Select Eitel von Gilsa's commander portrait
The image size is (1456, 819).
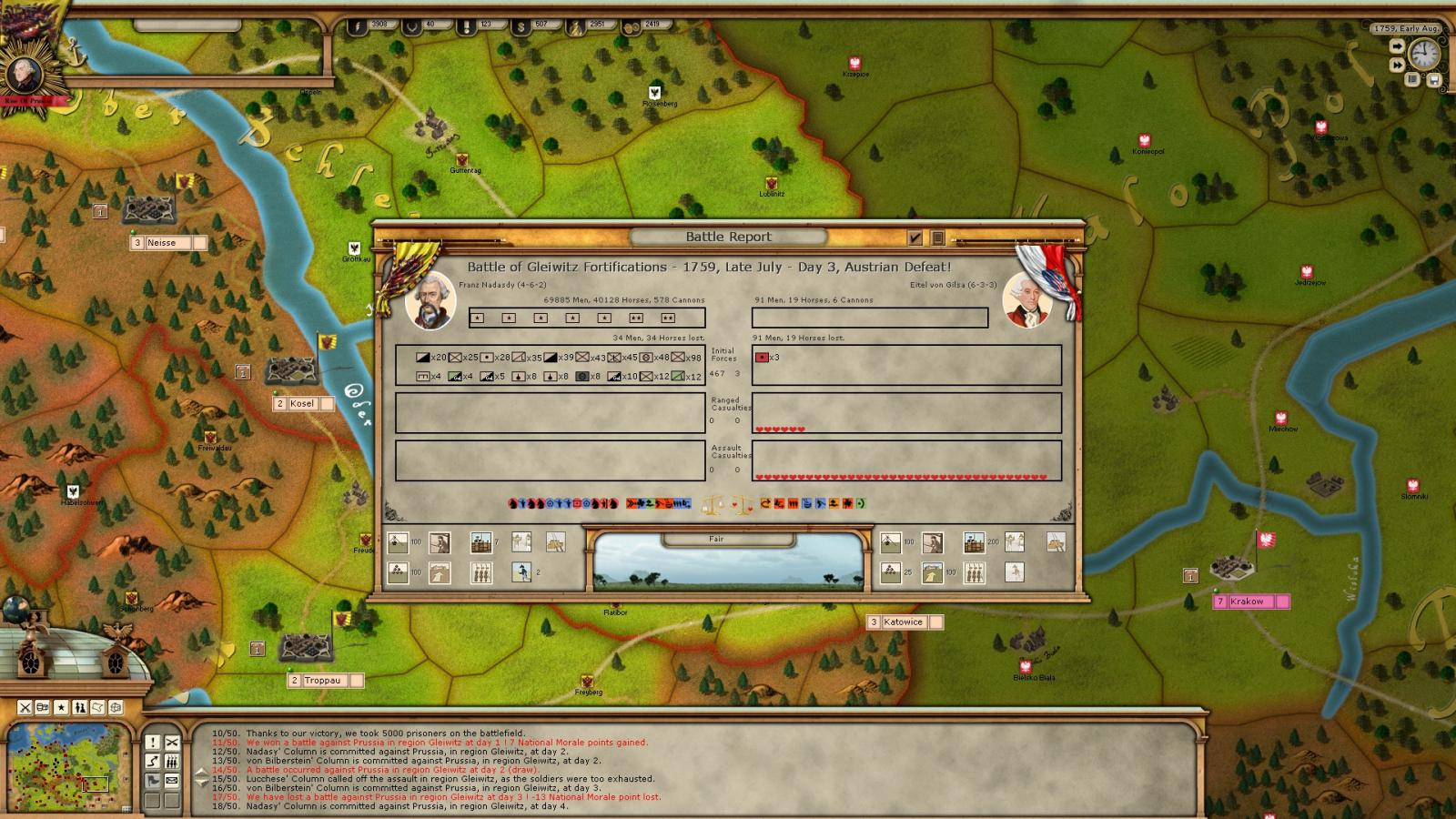tap(1026, 300)
